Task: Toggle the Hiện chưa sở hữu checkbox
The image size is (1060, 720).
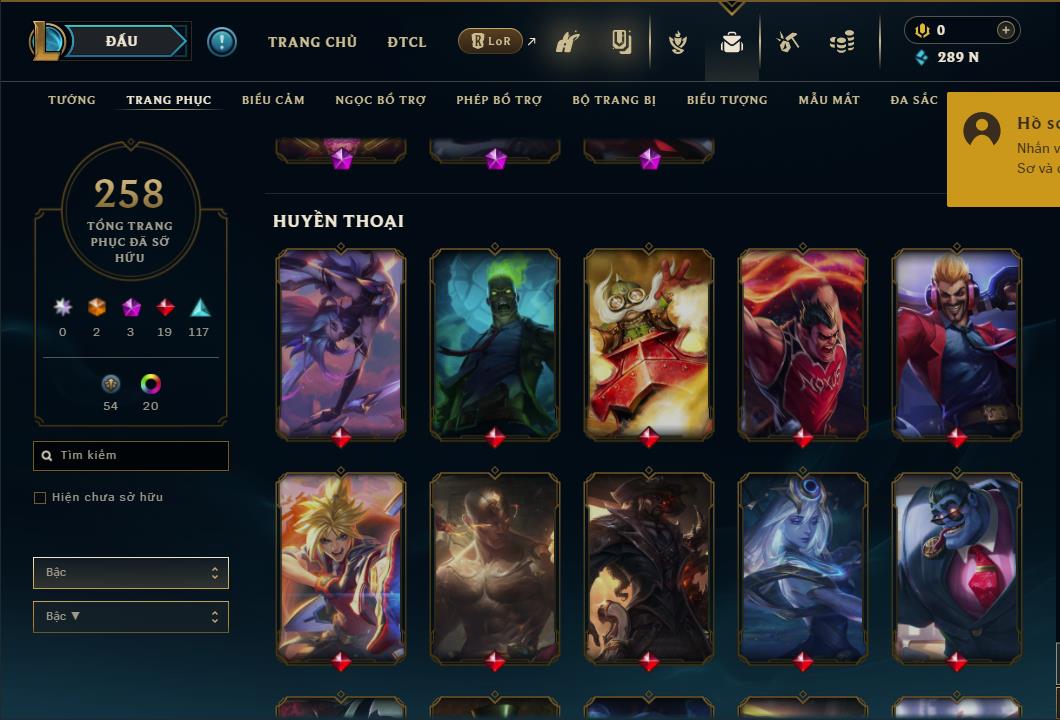Action: coord(40,498)
